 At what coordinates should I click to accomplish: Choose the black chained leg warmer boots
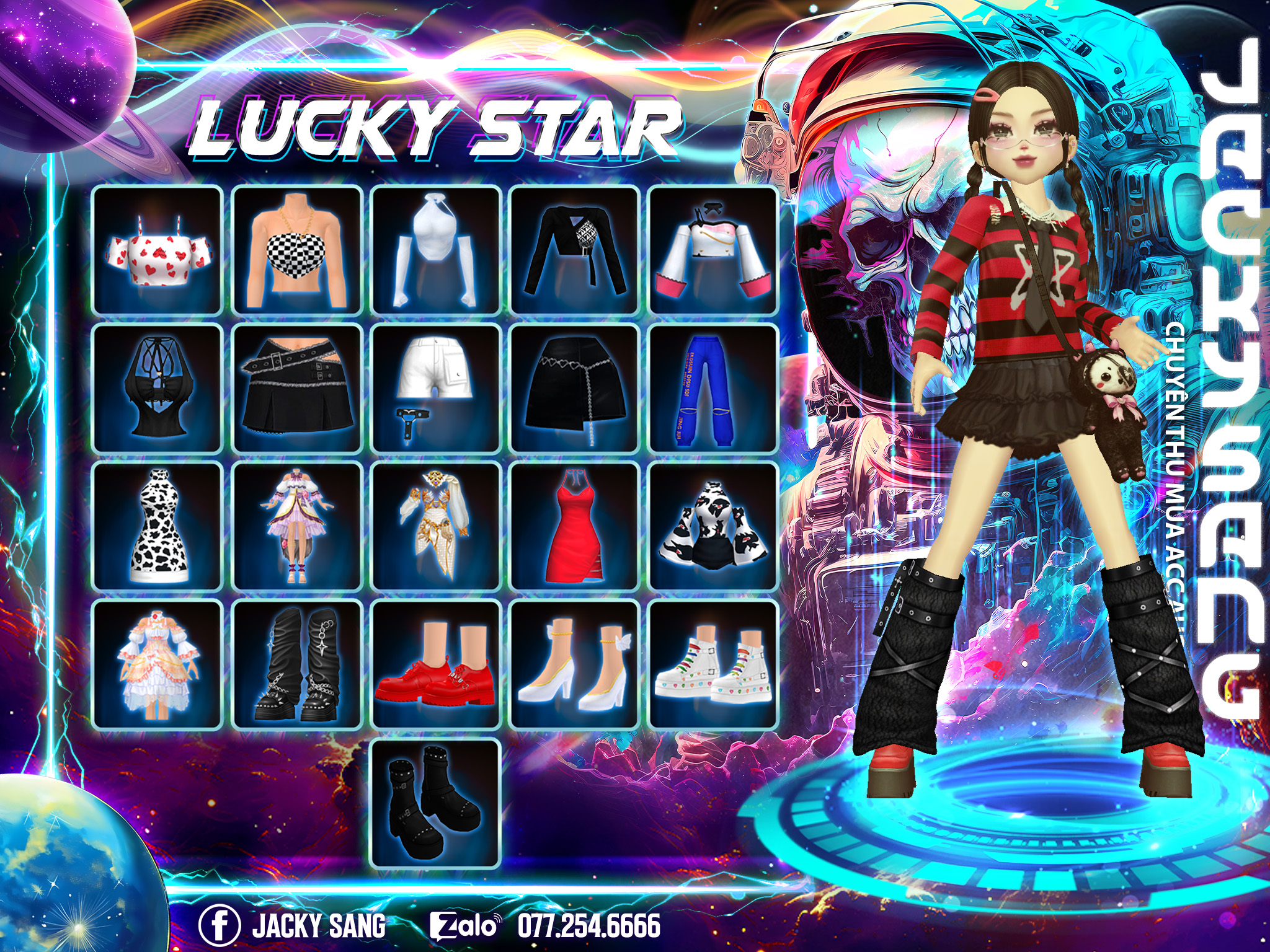click(x=297, y=664)
